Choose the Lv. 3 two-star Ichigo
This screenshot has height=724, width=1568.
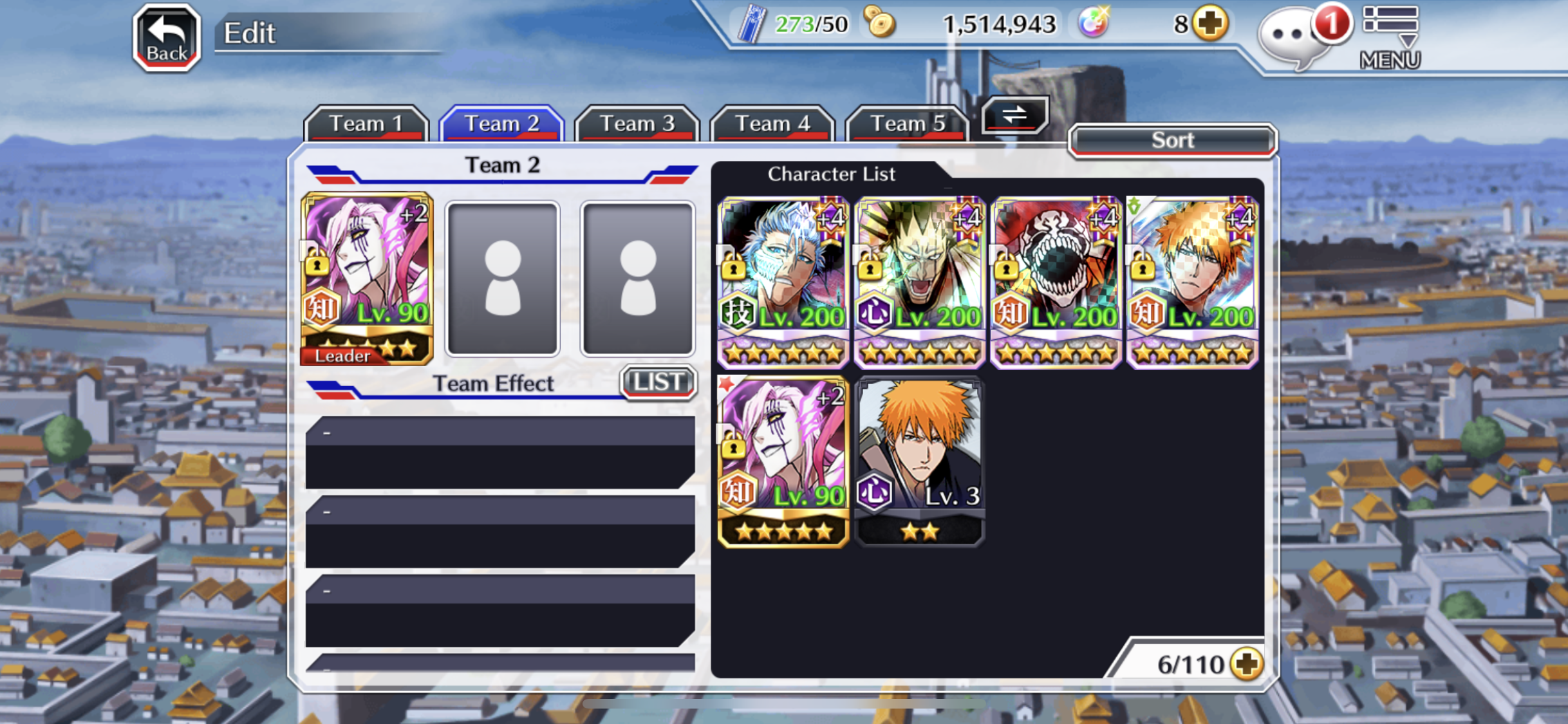pyautogui.click(x=919, y=461)
